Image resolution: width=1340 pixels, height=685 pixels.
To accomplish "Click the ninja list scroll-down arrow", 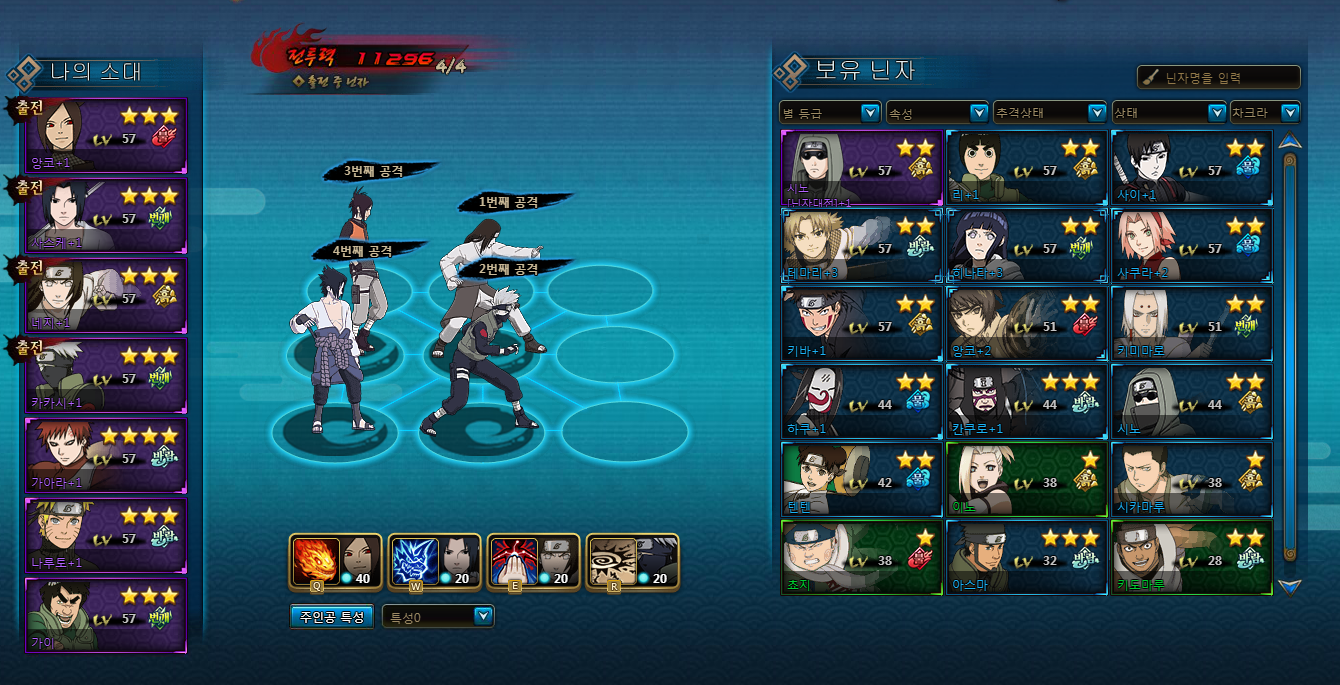I will [1290, 586].
